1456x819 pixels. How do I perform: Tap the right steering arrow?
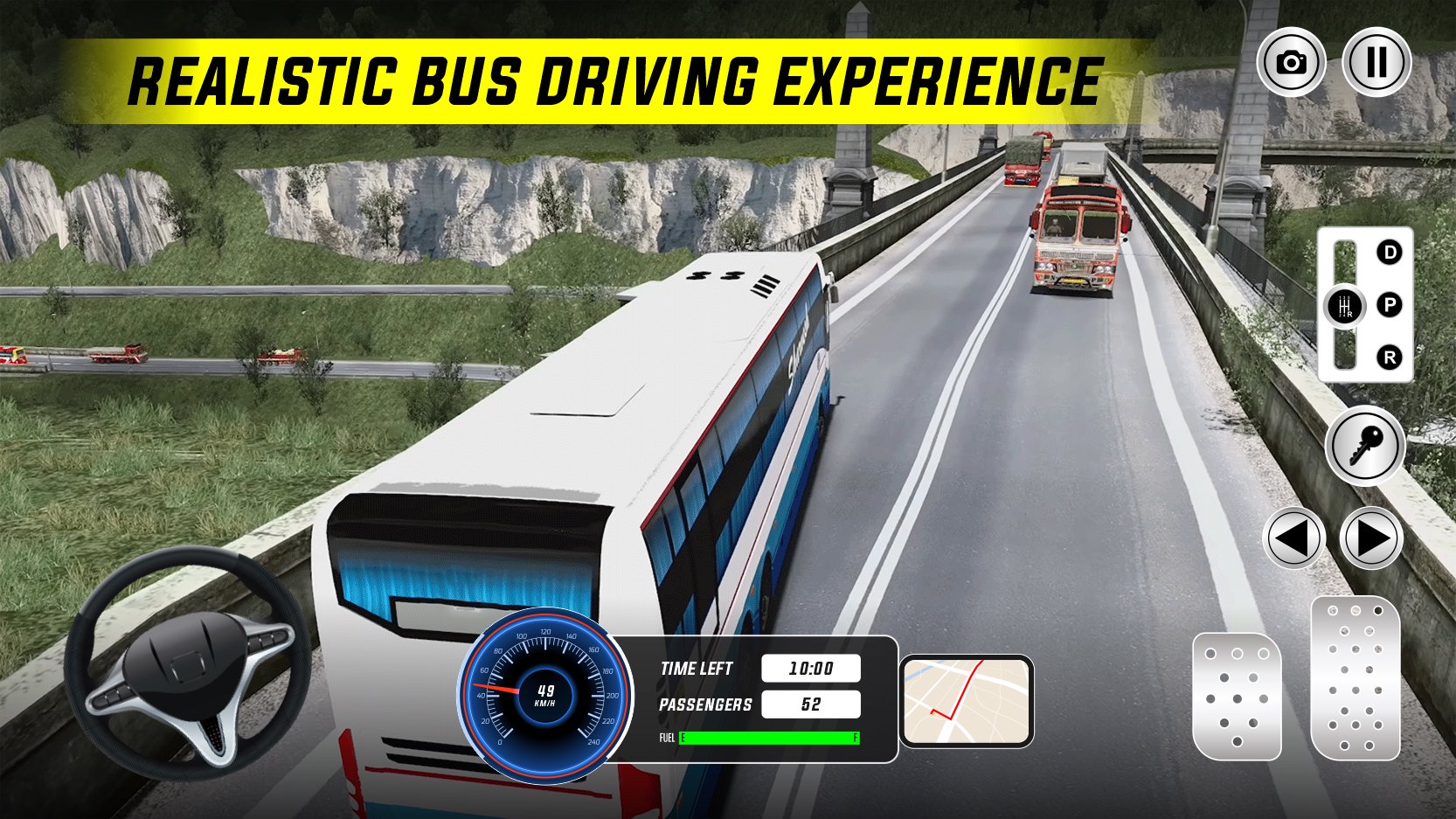click(1374, 539)
